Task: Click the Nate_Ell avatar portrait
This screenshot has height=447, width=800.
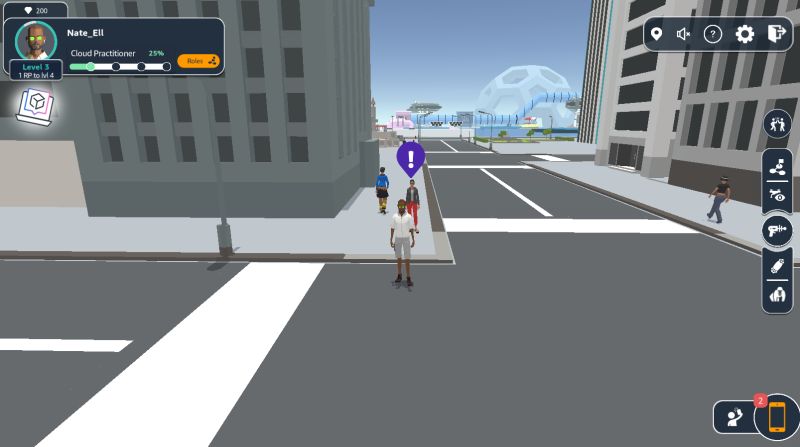Action: [x=36, y=41]
